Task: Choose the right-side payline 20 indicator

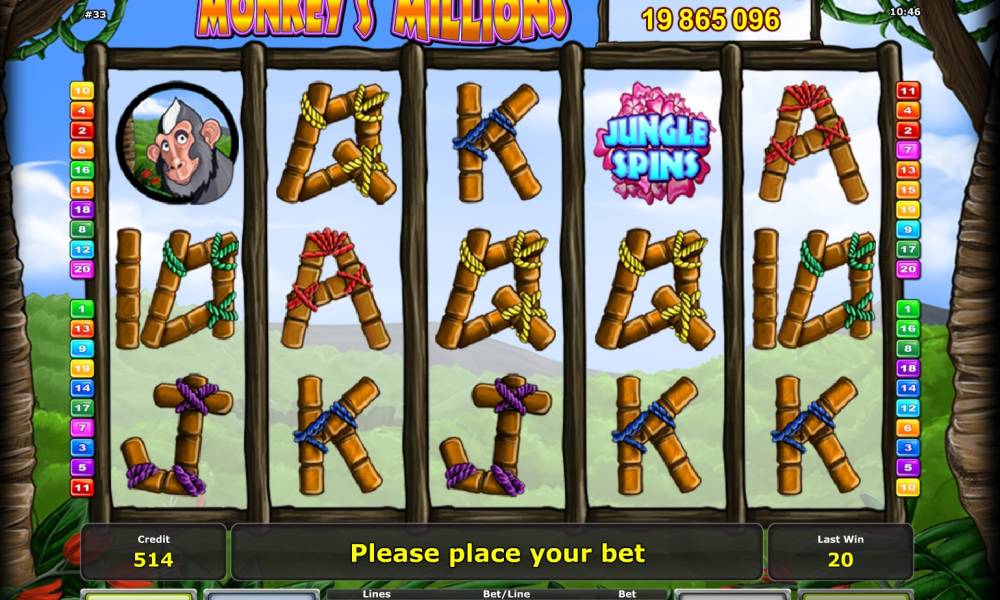Action: [x=908, y=269]
